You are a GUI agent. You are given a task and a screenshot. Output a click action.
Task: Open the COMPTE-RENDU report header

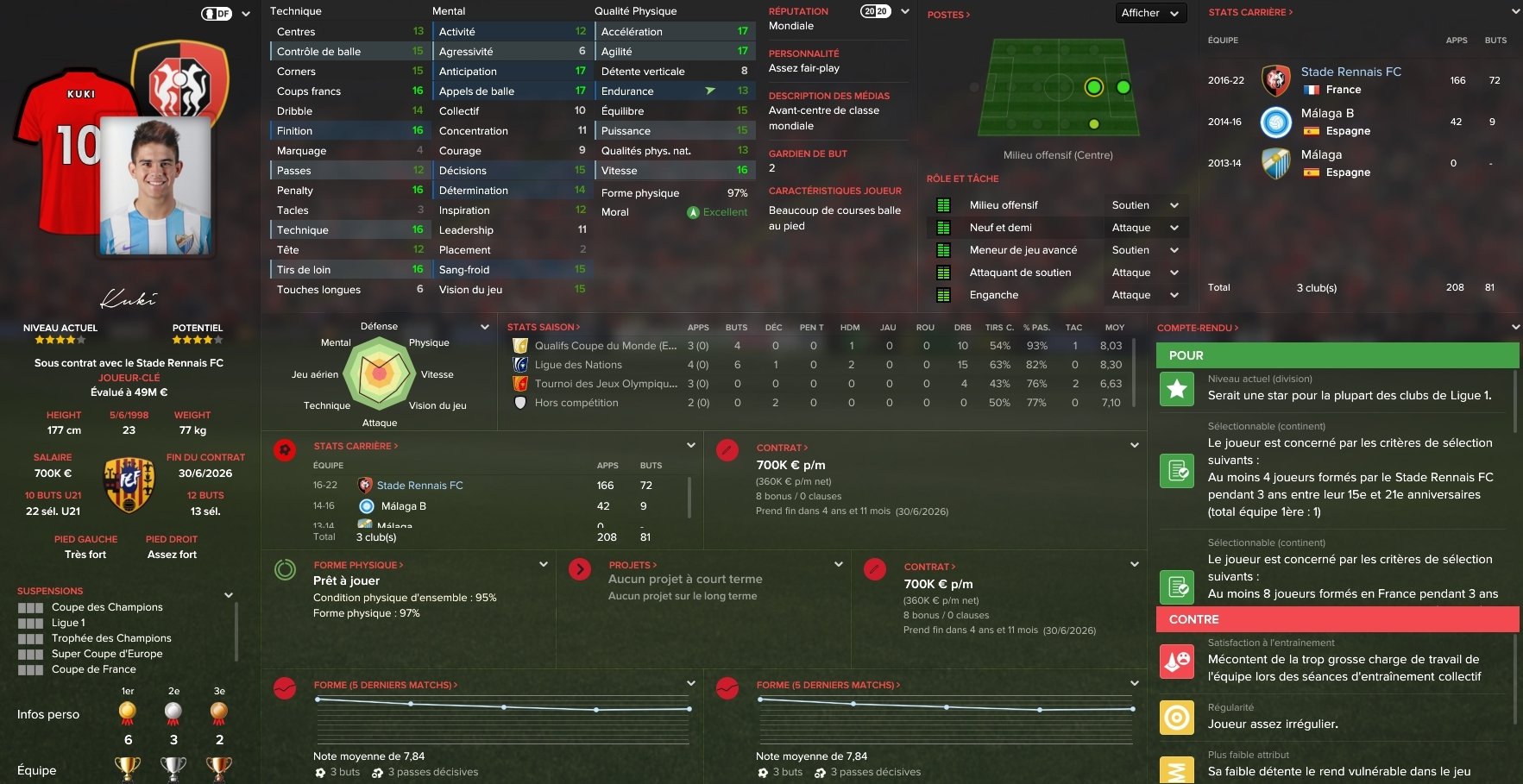click(1197, 328)
